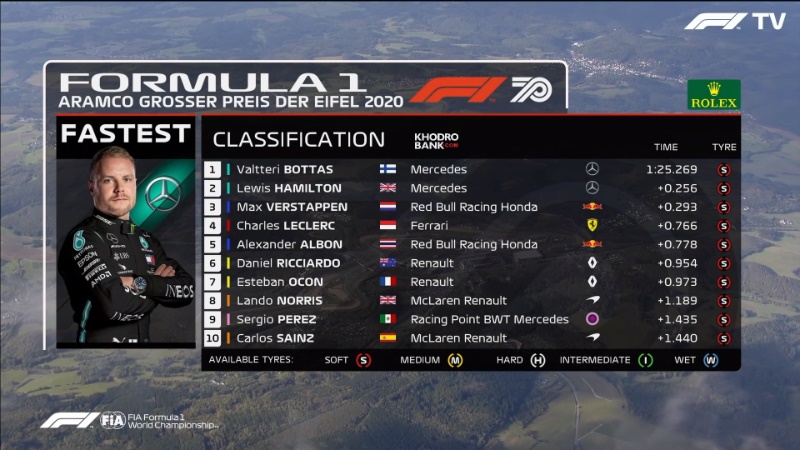Select the Medium tyre legend icon
This screenshot has width=800, height=450.
(455, 360)
